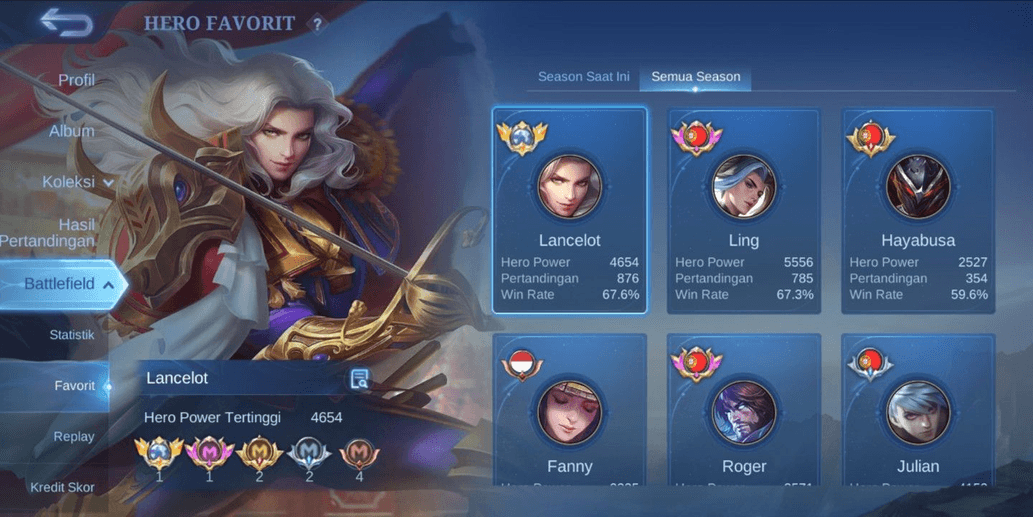Select the Lancelot hero card
This screenshot has width=1033, height=517.
click(x=570, y=210)
